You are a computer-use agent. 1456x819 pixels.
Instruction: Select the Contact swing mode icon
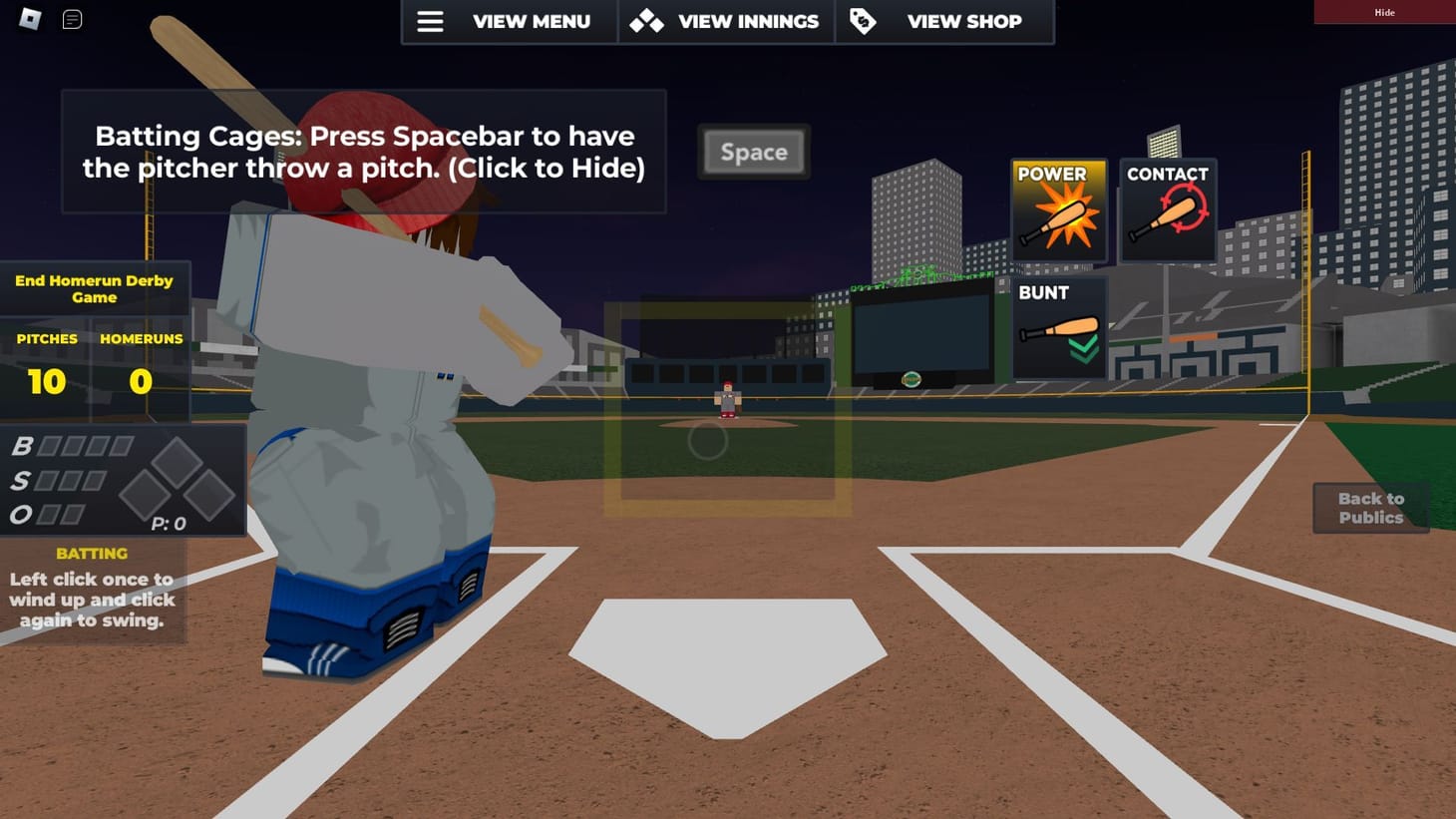1167,209
